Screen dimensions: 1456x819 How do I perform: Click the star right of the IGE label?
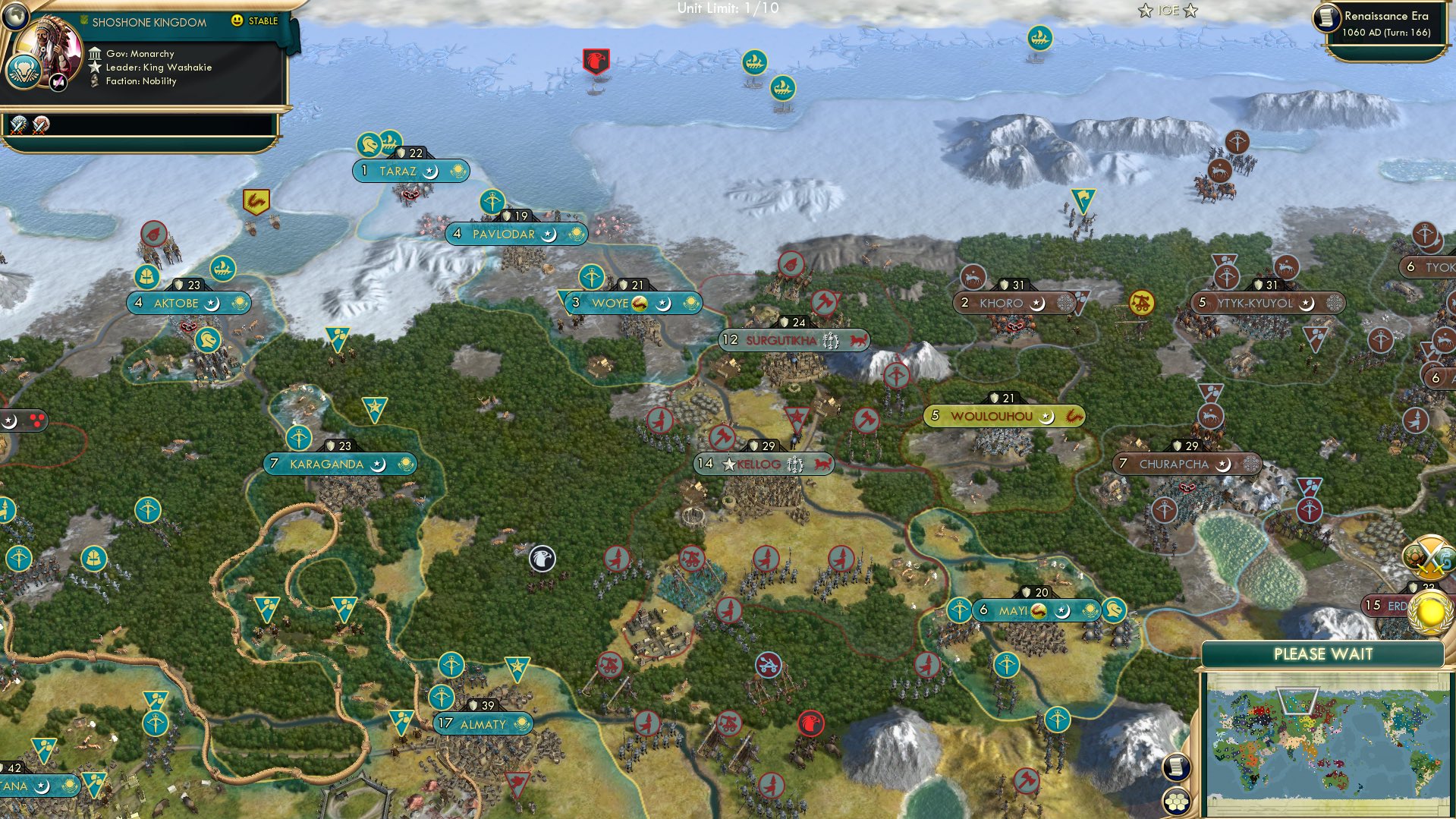click(1191, 11)
